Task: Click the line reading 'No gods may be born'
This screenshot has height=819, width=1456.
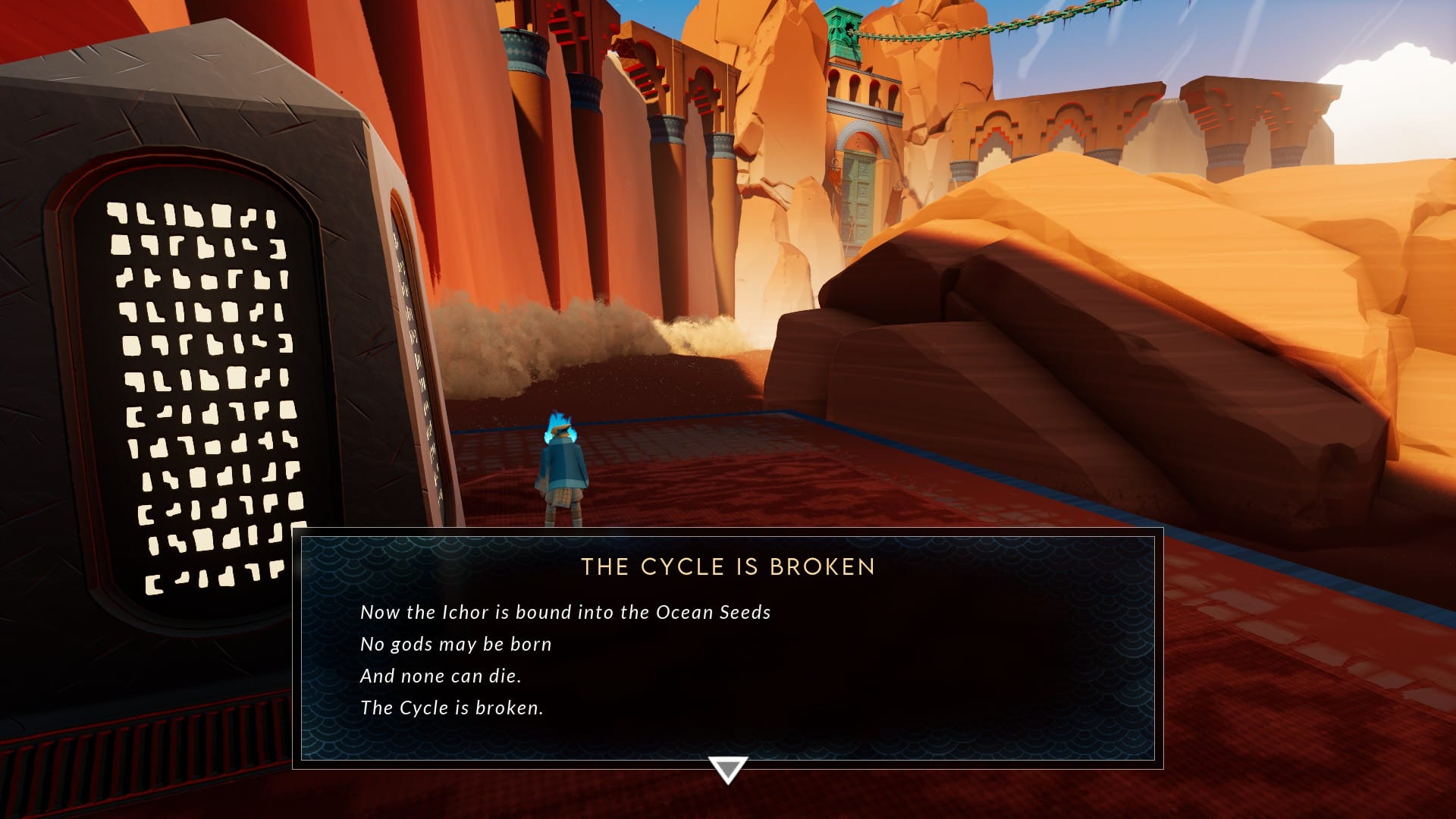Action: point(456,644)
